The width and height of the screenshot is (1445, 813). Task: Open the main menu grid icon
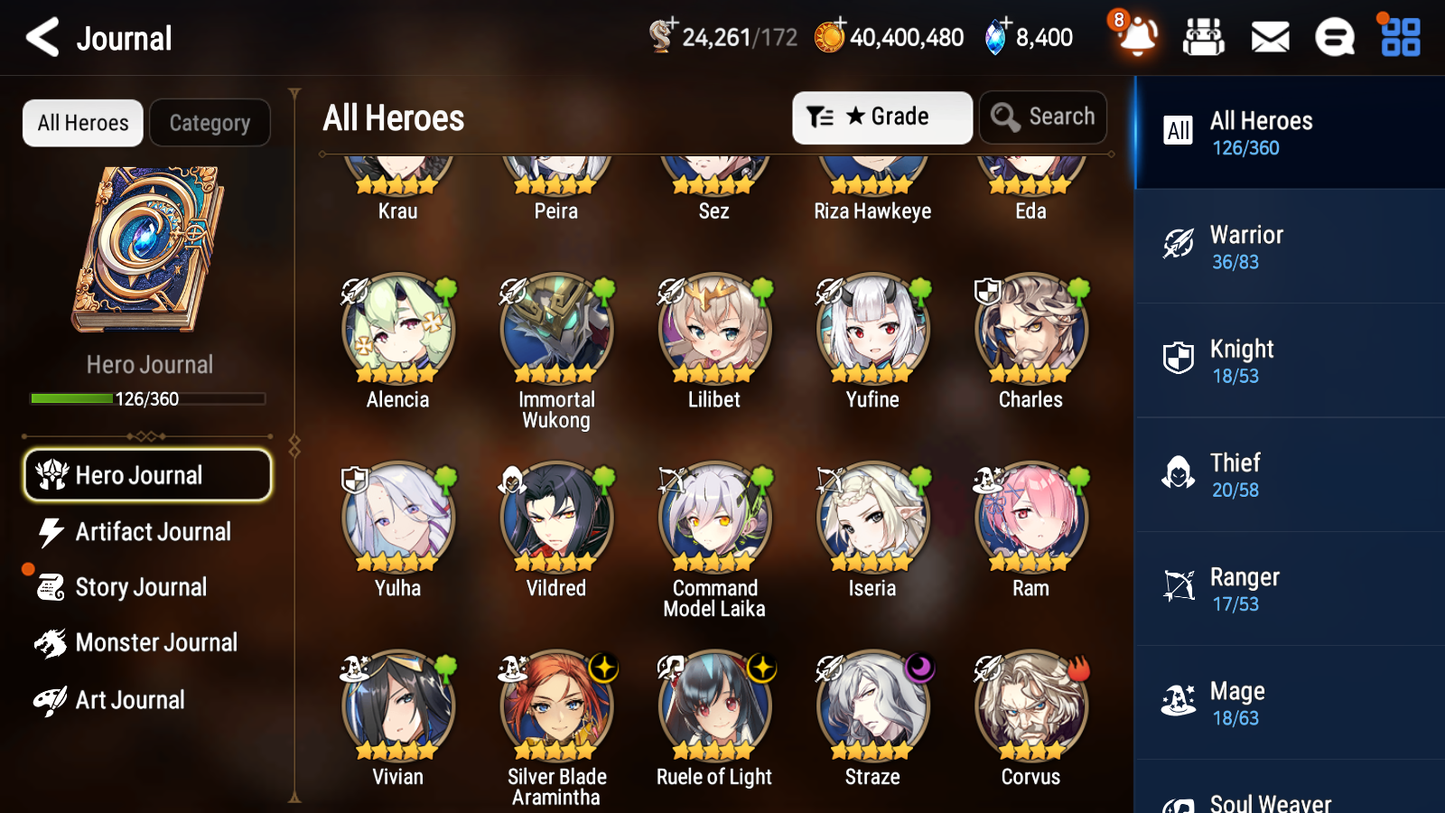tap(1399, 36)
